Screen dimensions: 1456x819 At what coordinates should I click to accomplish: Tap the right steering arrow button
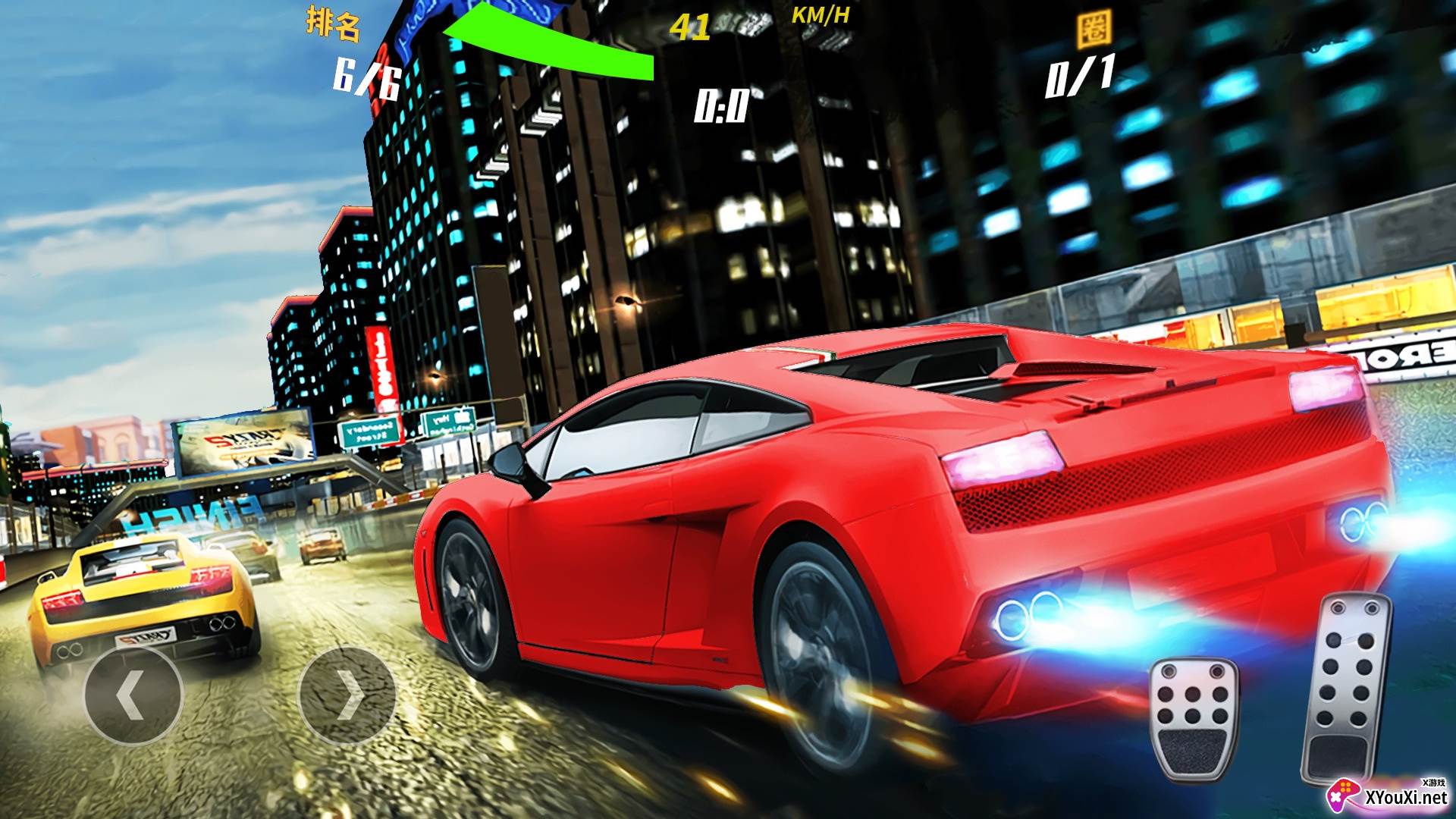(348, 694)
